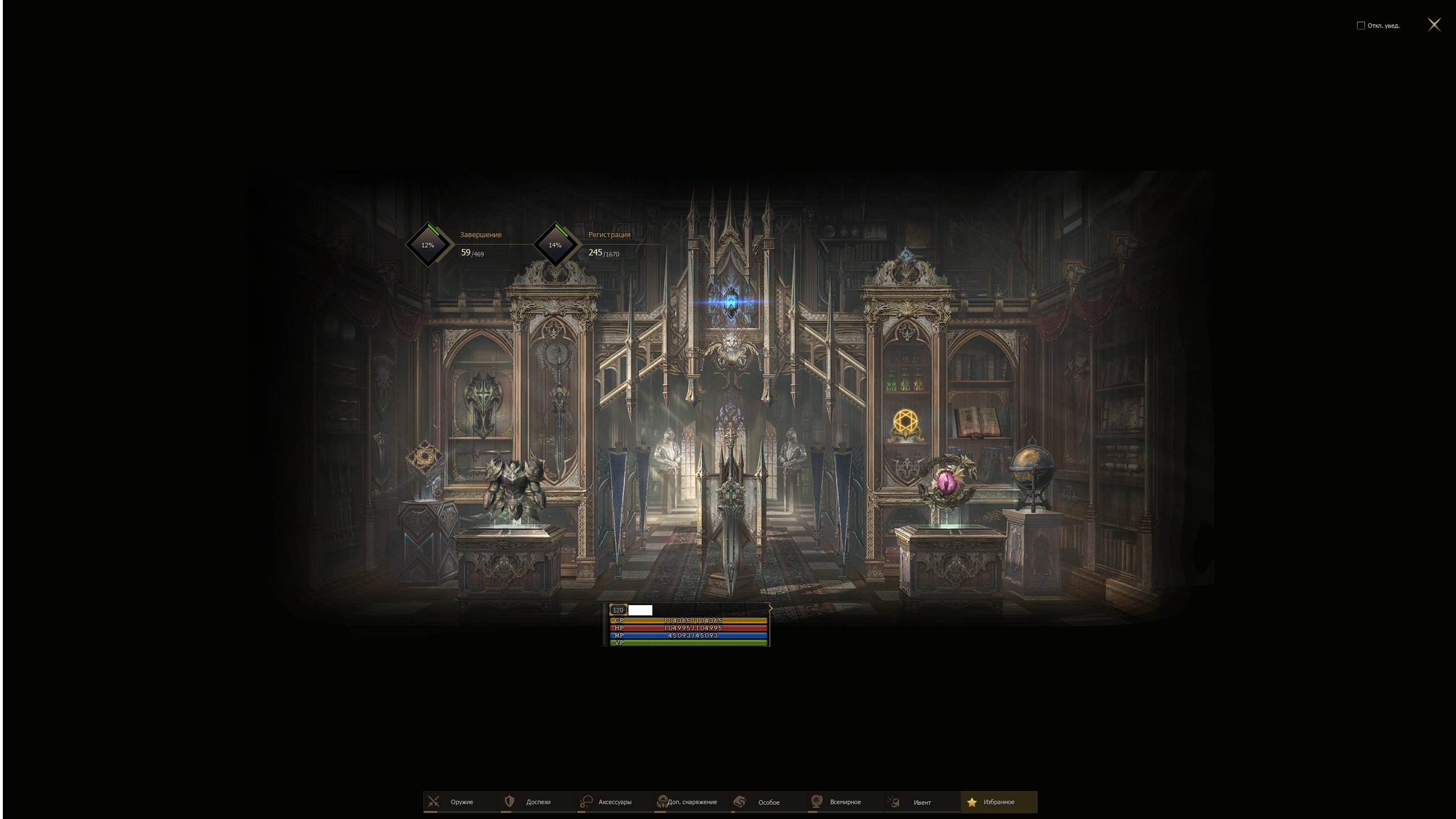Toggle the Откл. увед. checkbox
The image size is (1456, 819).
click(x=1360, y=26)
